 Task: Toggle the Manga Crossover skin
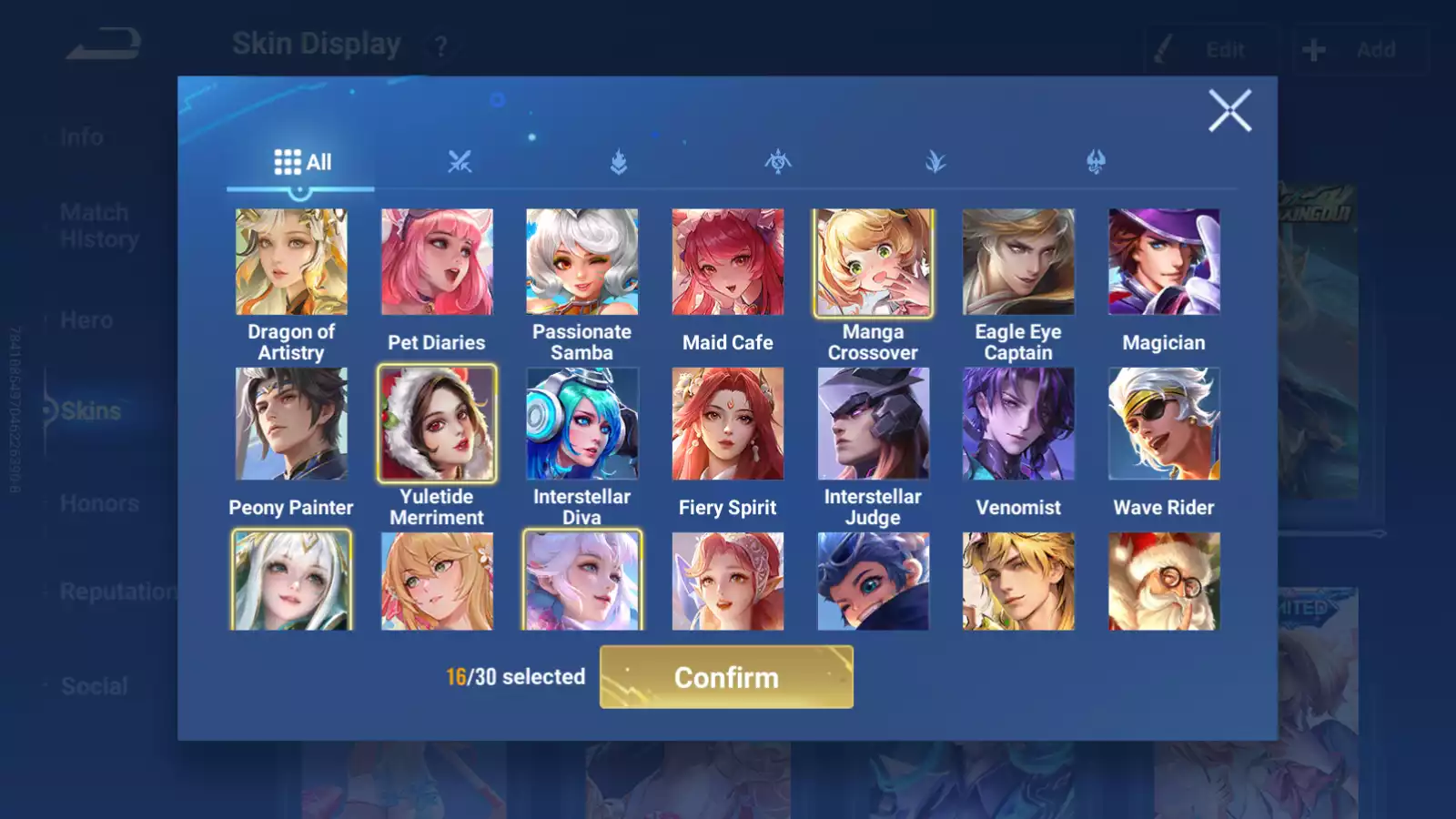tap(873, 262)
